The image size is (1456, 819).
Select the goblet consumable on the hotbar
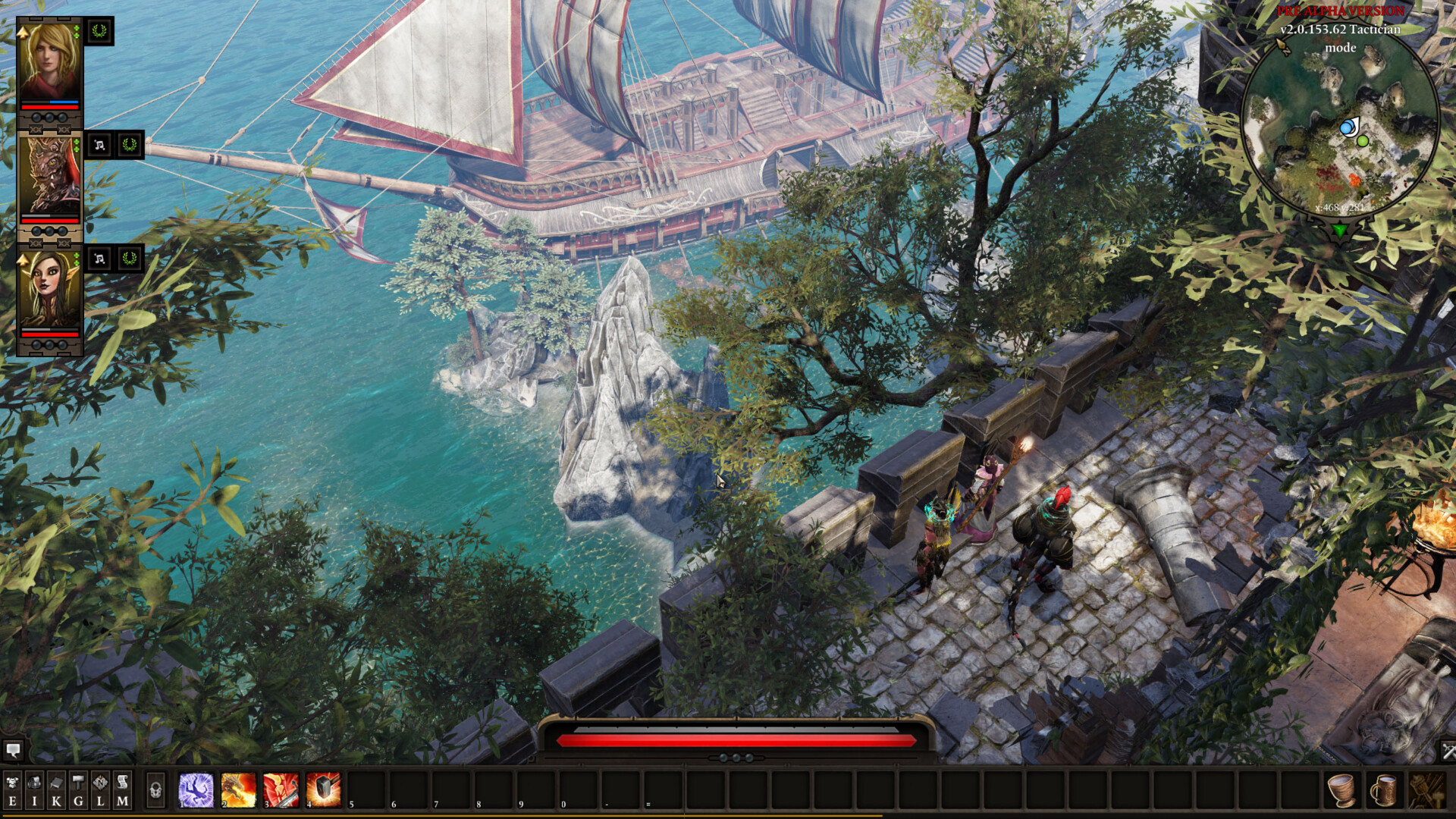1341,791
